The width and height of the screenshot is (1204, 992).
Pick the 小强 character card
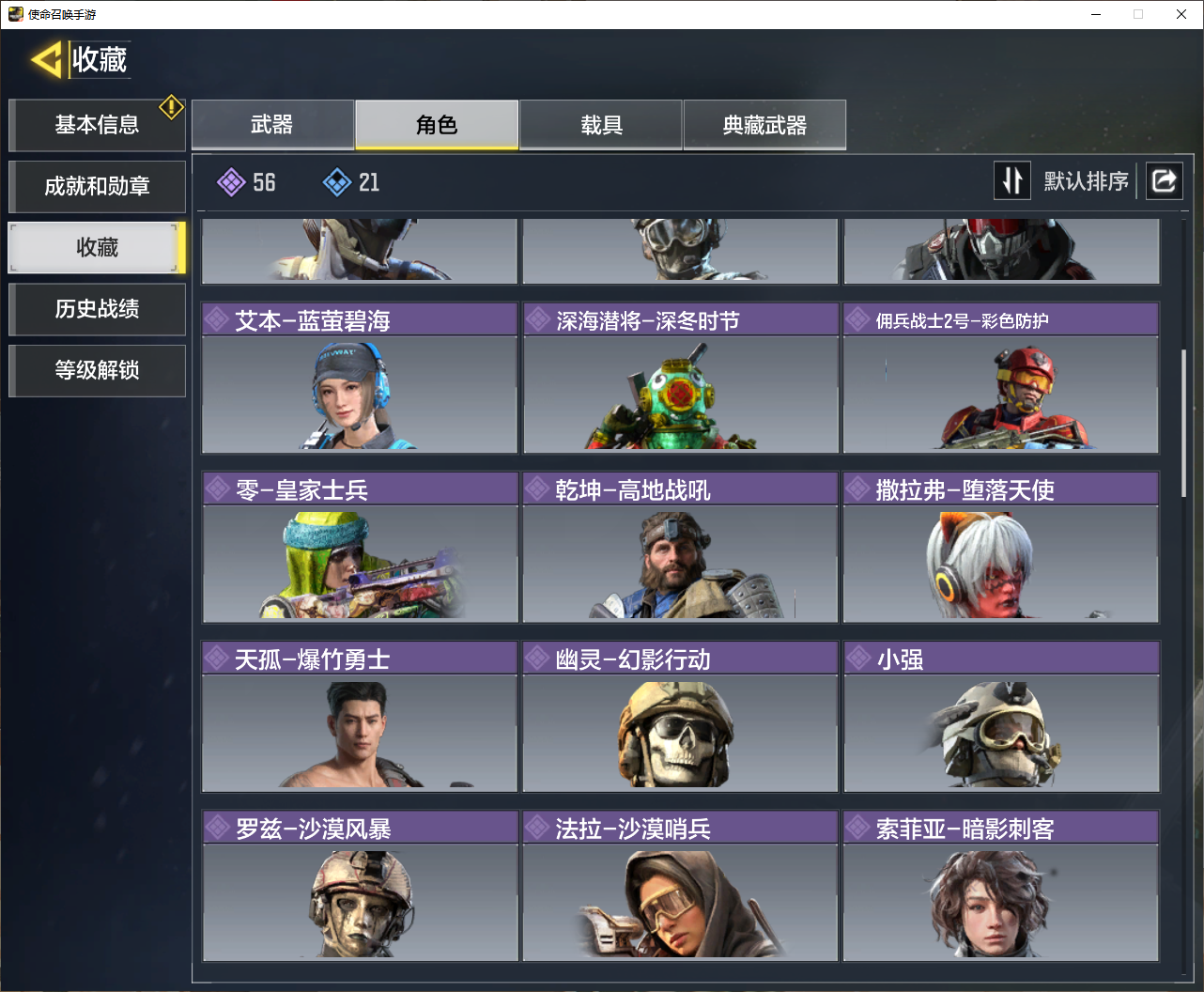pyautogui.click(x=1001, y=716)
